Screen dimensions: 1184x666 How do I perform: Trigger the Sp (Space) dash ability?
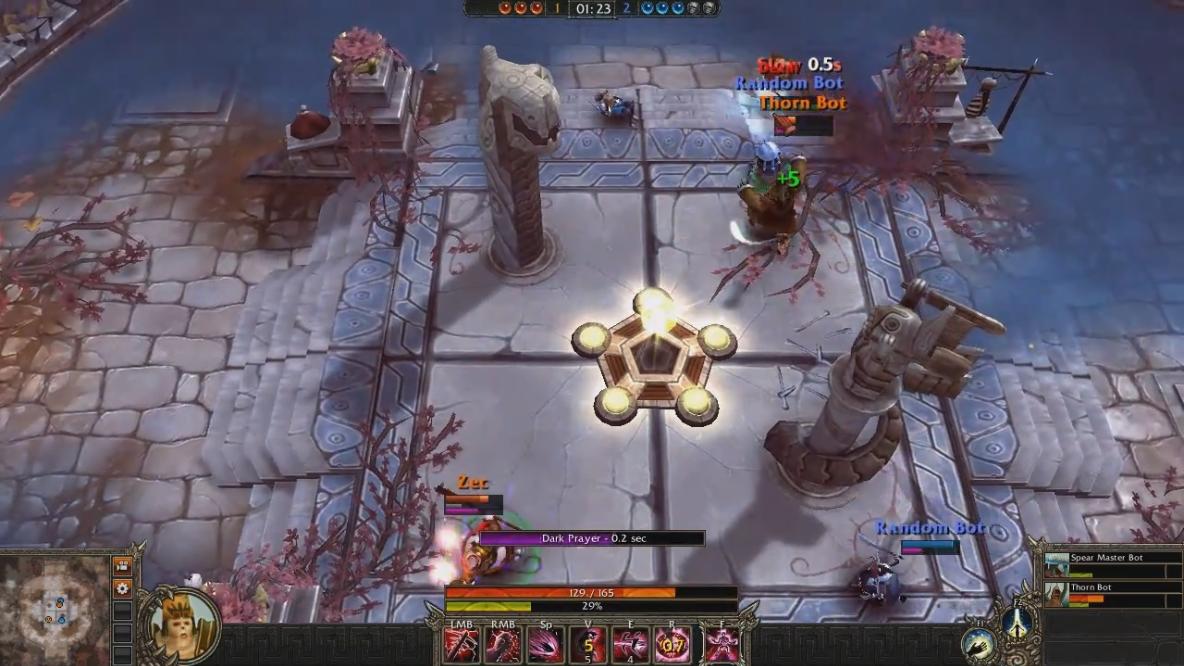545,646
